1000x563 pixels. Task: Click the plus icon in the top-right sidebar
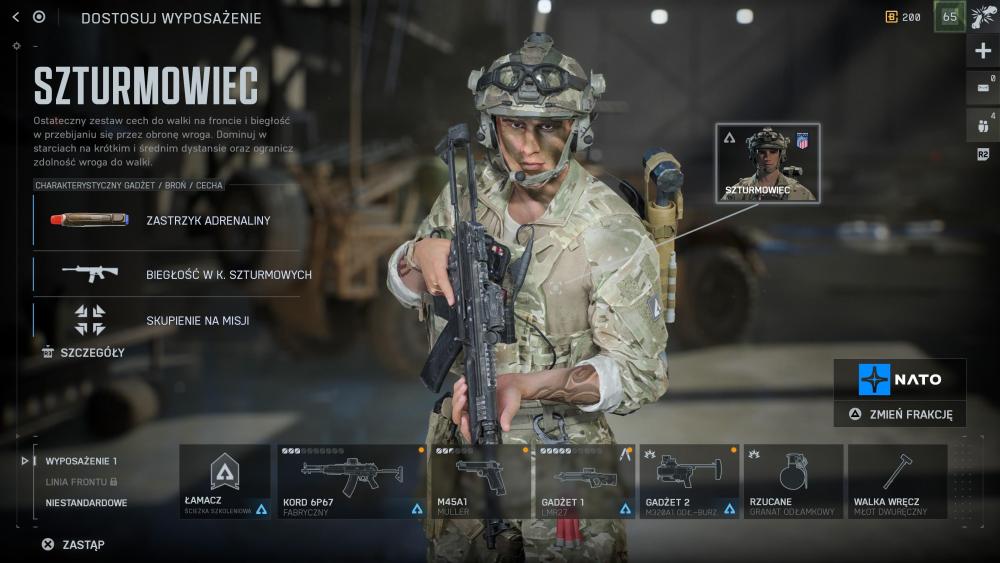[983, 51]
